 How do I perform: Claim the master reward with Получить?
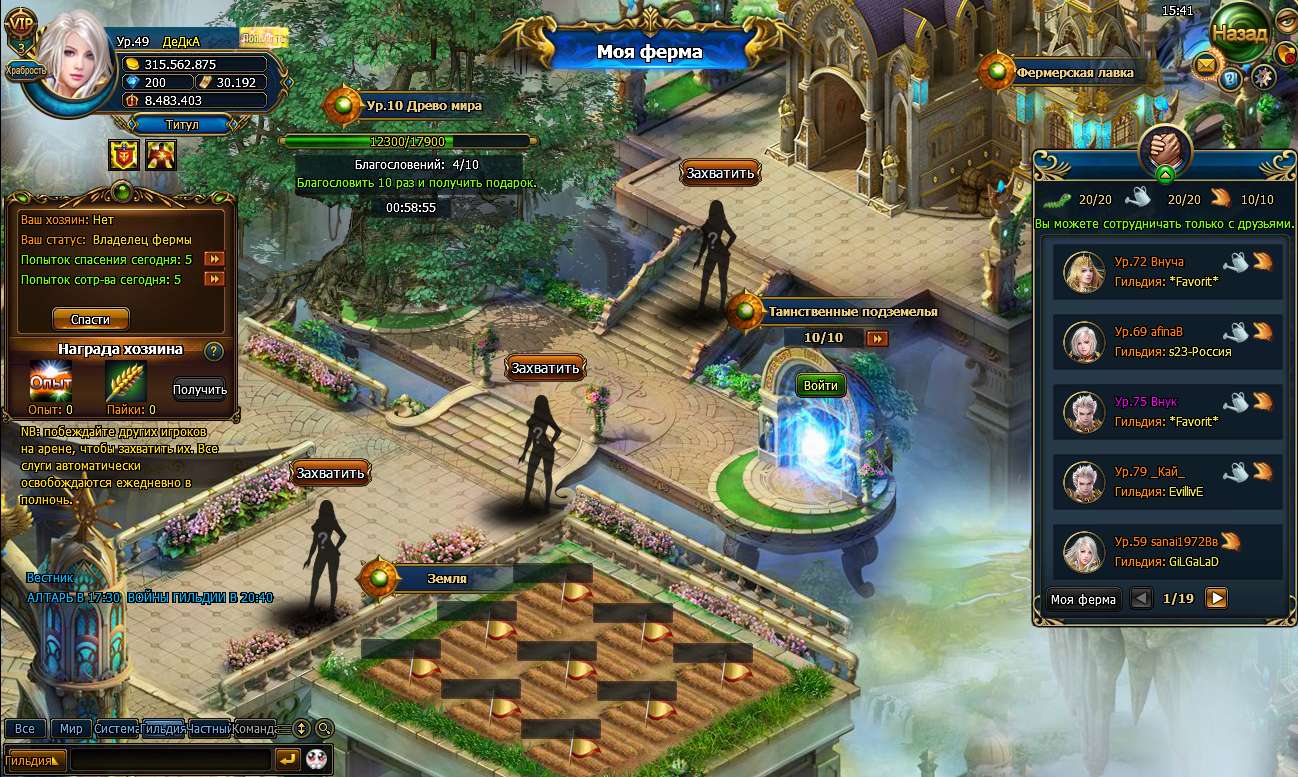pyautogui.click(x=200, y=390)
